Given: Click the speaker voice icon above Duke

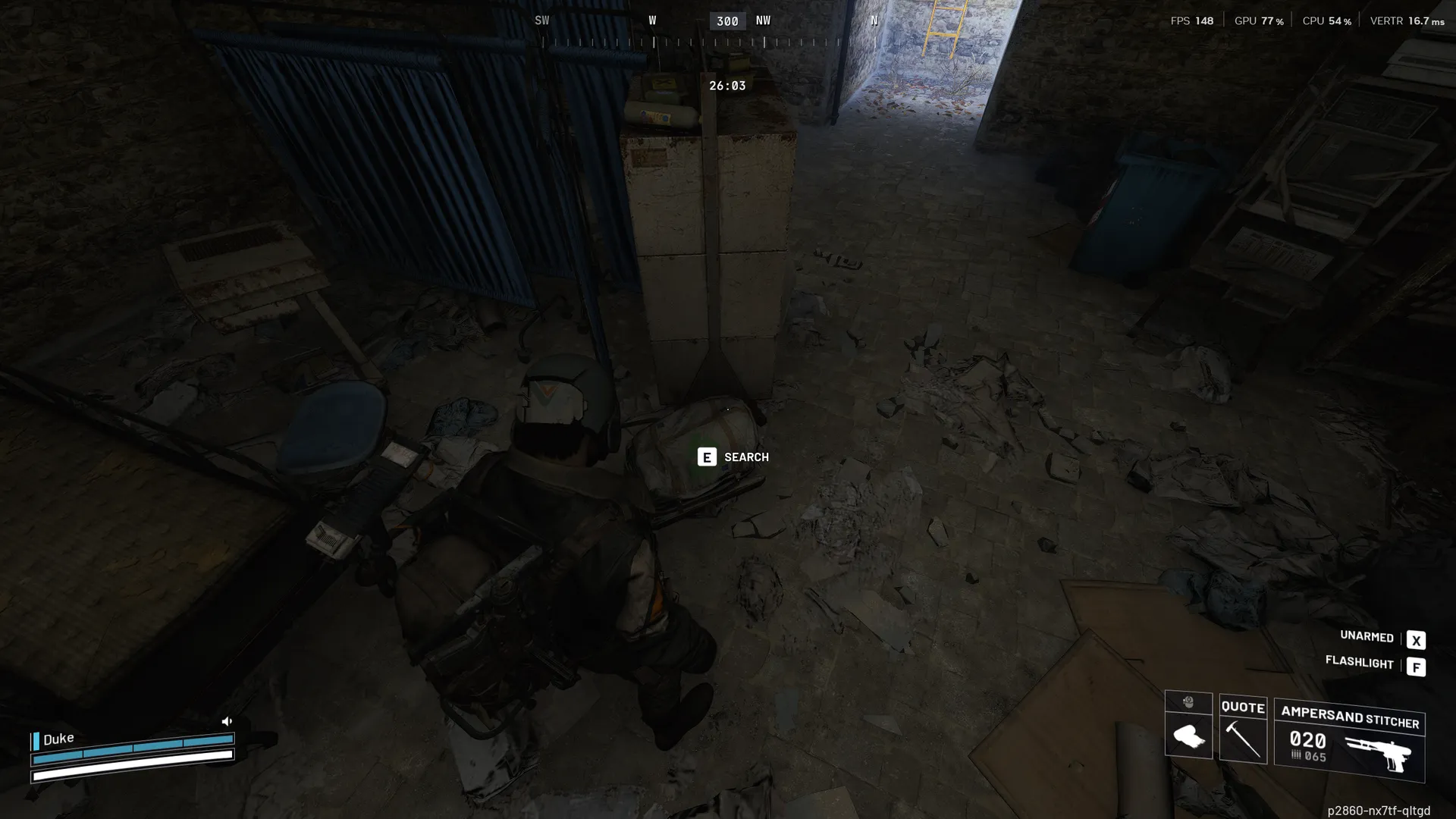Looking at the screenshot, I should pos(227,721).
